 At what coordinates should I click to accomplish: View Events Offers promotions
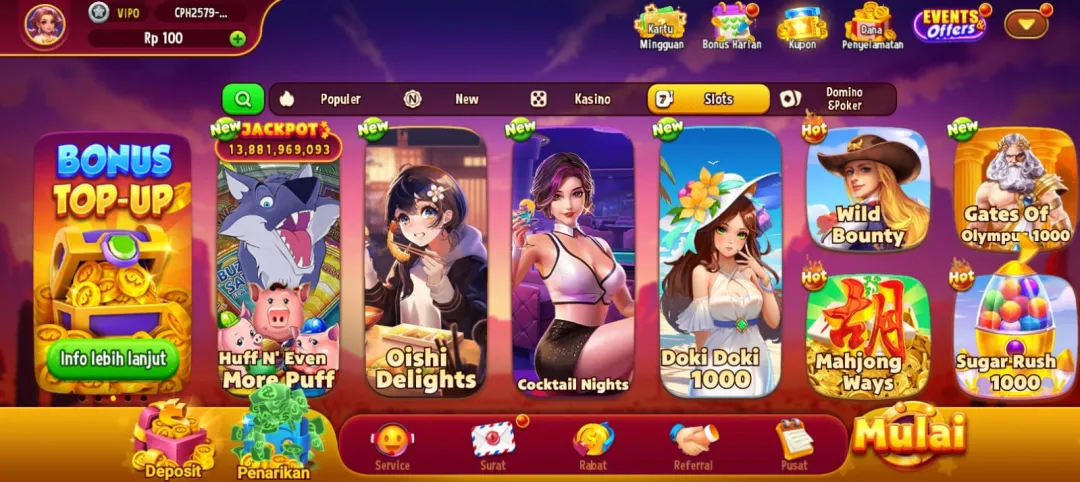[949, 24]
